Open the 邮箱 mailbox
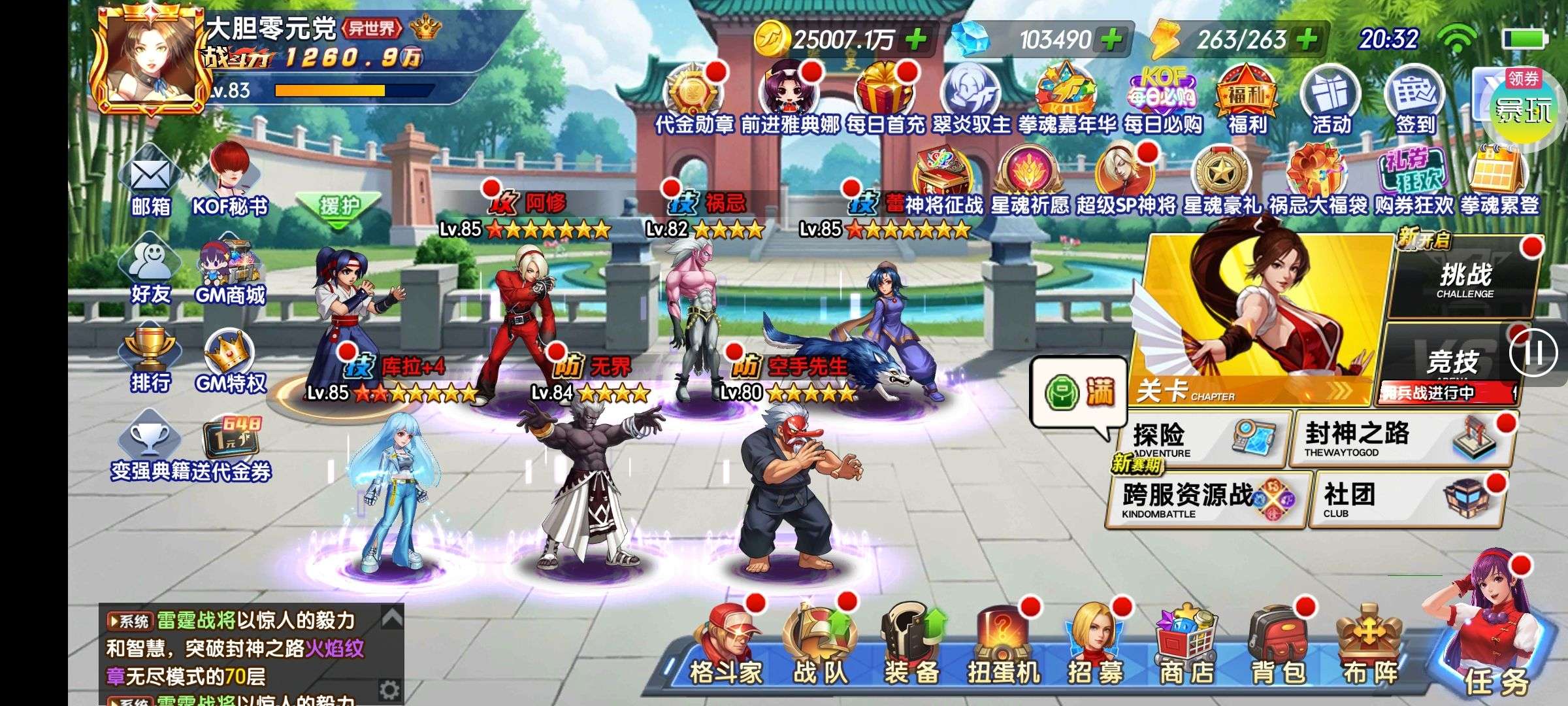The image size is (1568, 706). 151,186
